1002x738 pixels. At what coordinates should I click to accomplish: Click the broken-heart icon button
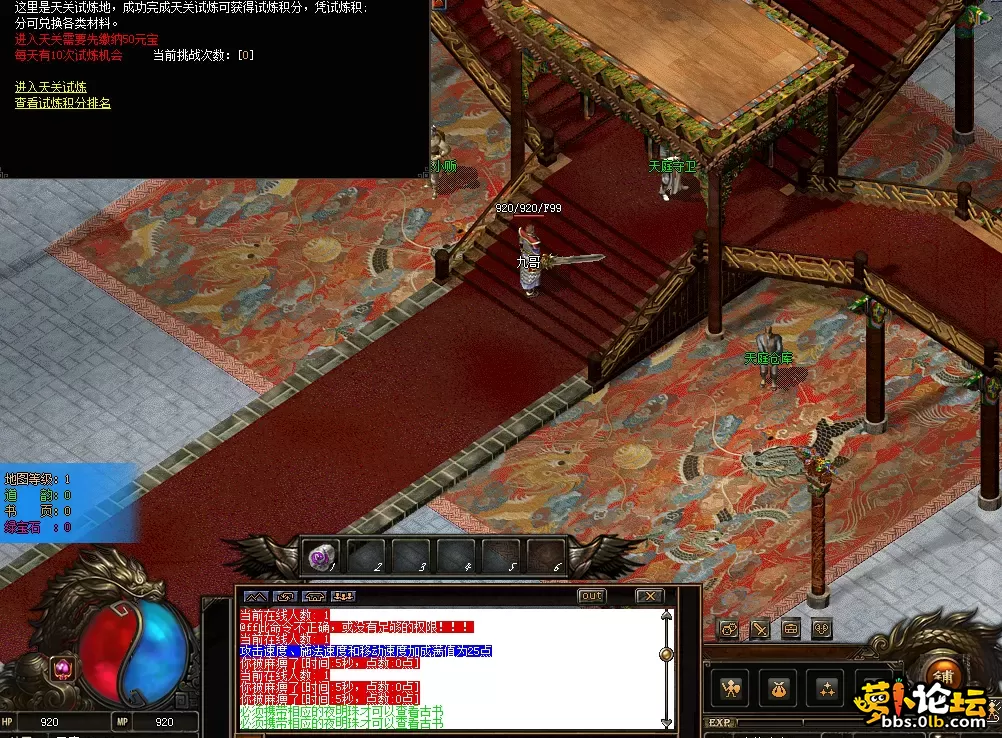pyautogui.click(x=820, y=629)
